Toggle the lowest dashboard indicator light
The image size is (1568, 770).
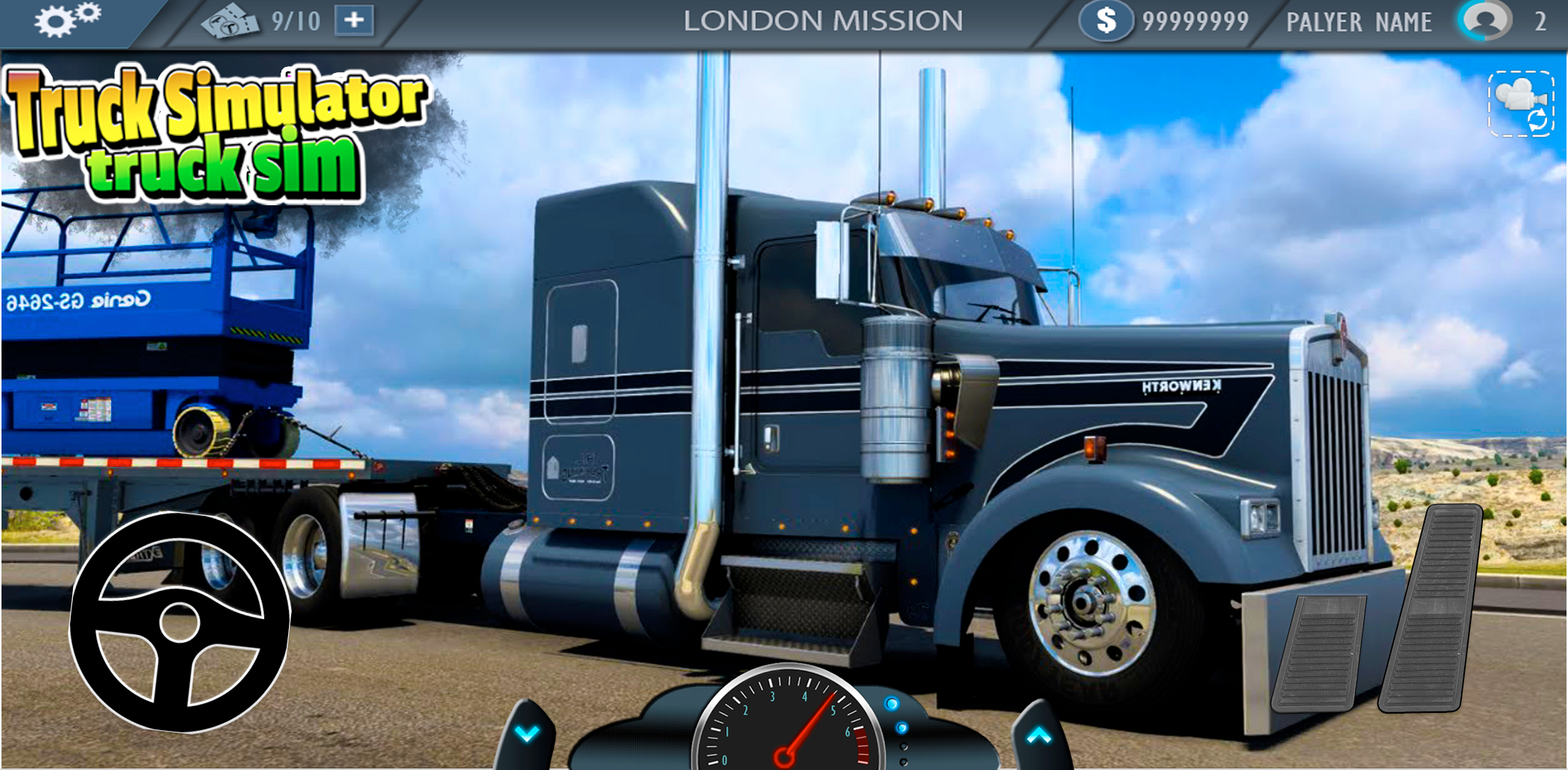point(904,762)
